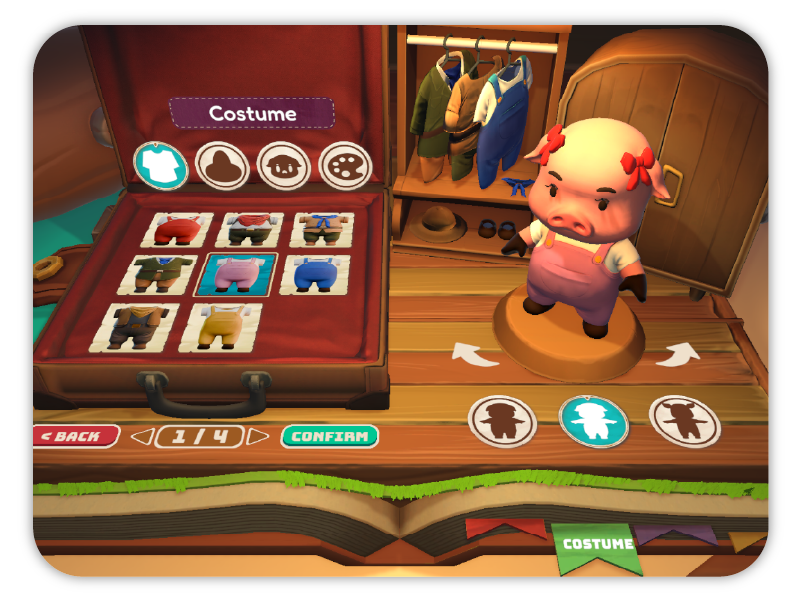Open the face category tab
The width and height of the screenshot is (801, 601).
click(x=282, y=163)
